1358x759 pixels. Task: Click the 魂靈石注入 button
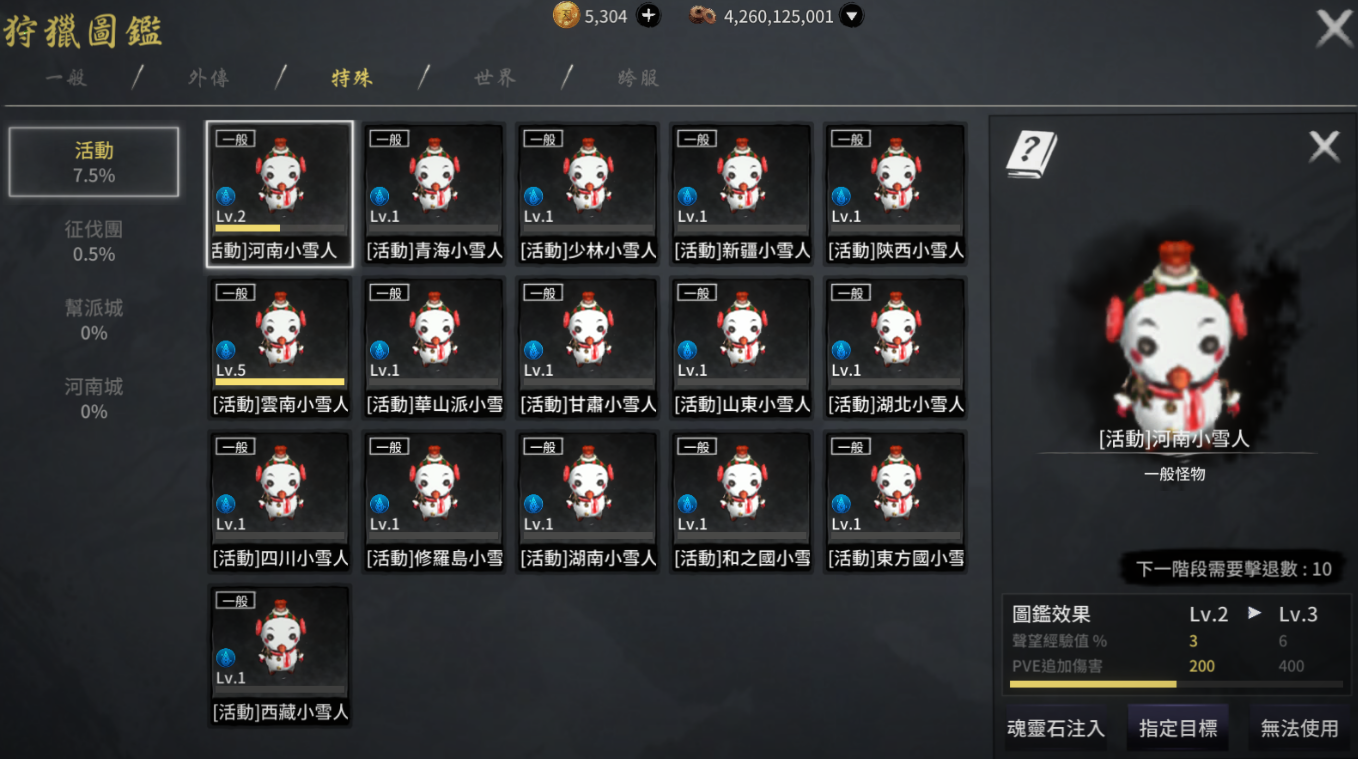pyautogui.click(x=1055, y=728)
